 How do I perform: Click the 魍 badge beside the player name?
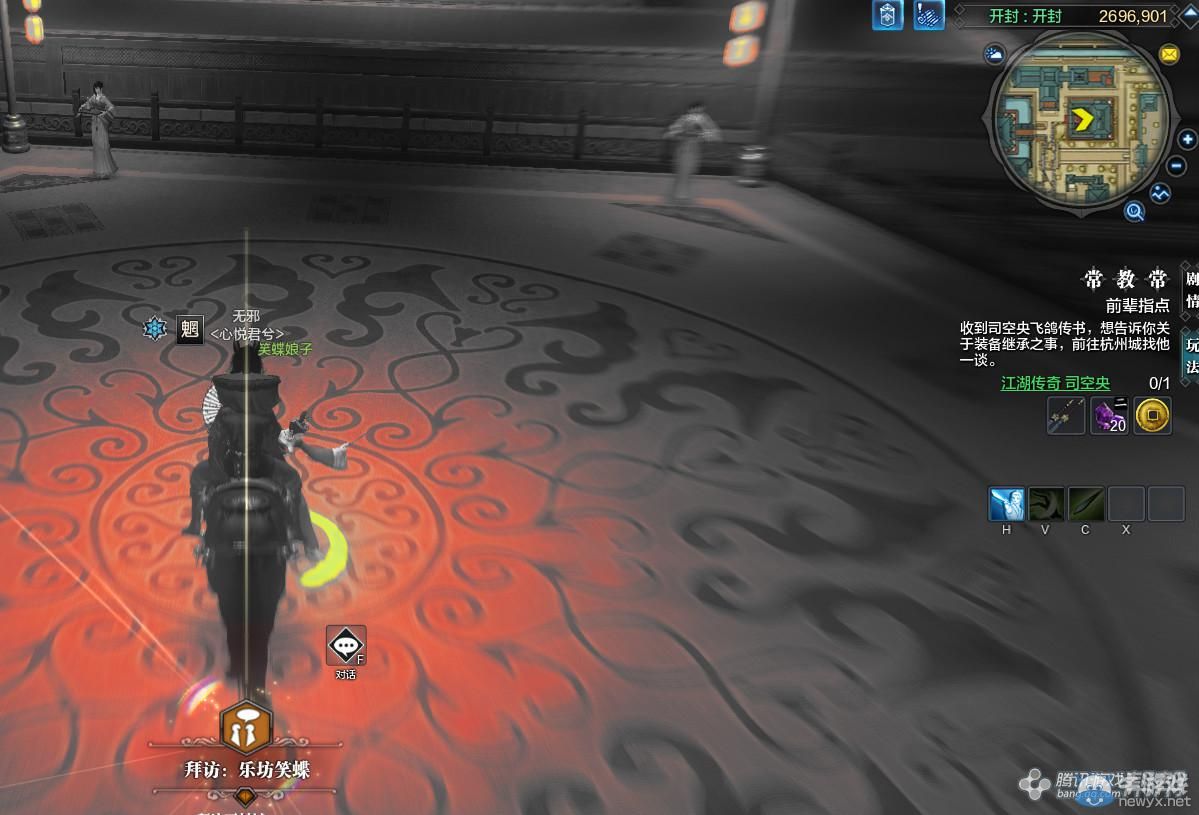tap(190, 329)
